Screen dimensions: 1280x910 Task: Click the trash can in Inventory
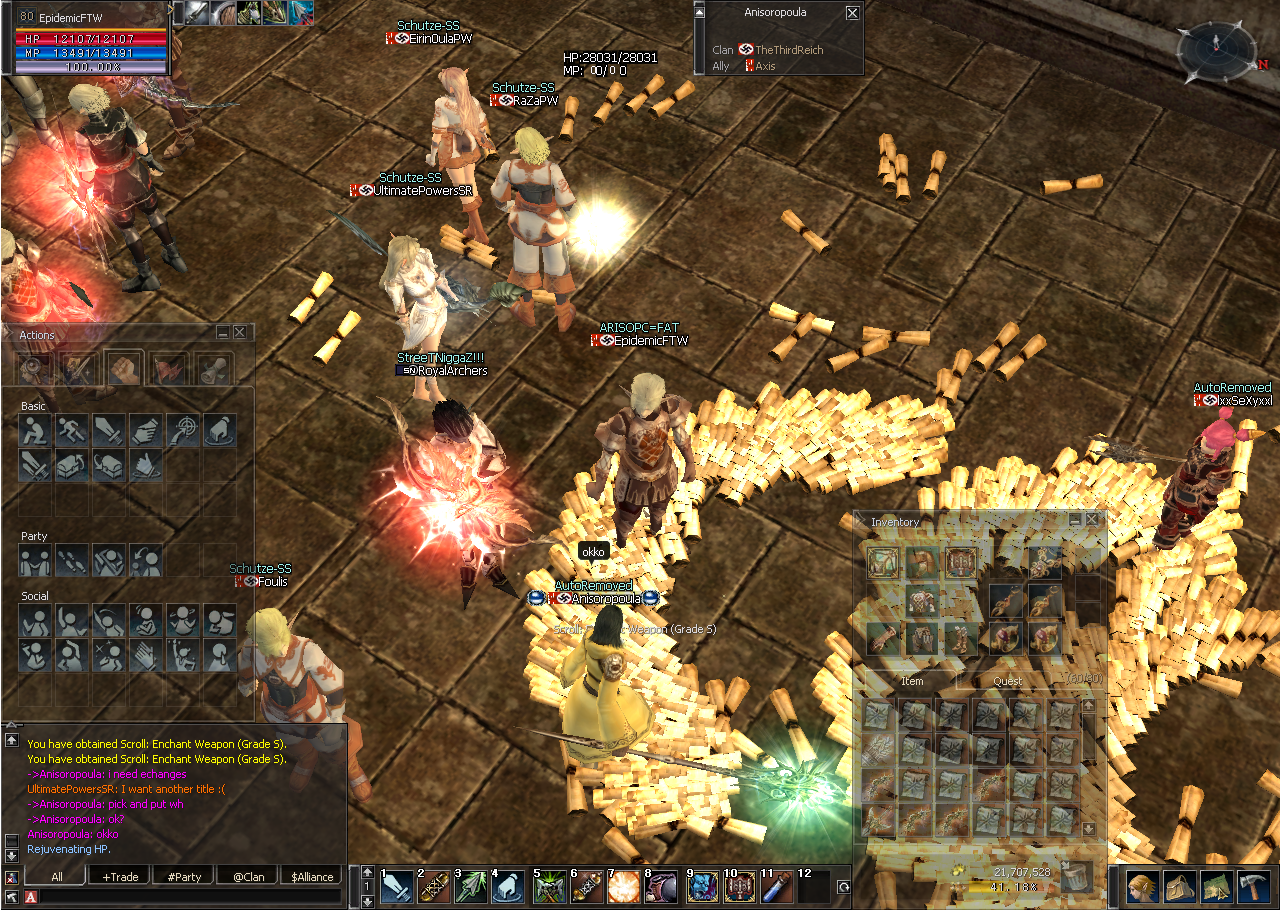click(x=1076, y=876)
